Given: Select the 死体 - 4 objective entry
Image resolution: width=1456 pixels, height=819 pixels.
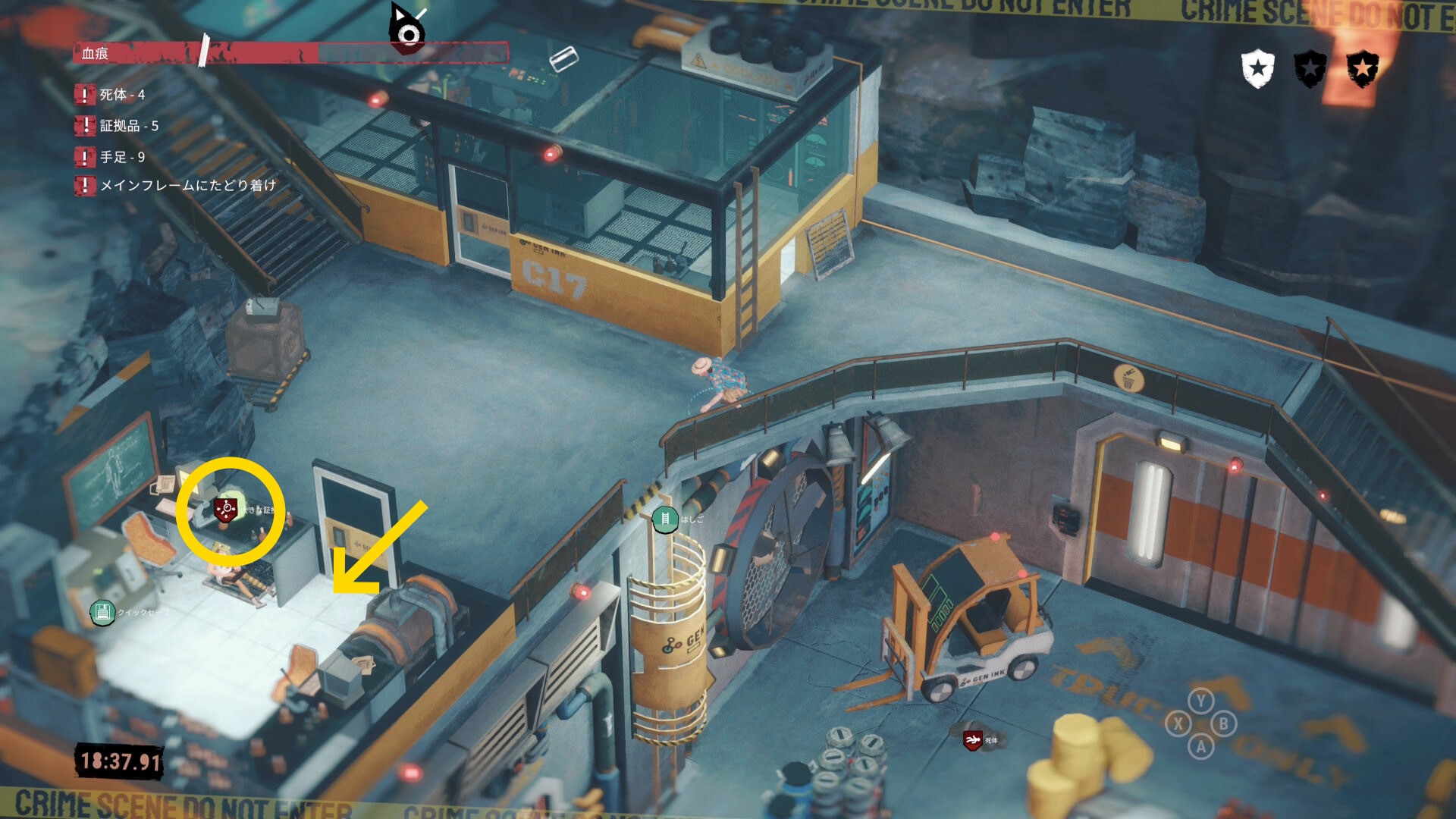Looking at the screenshot, I should click(x=121, y=95).
